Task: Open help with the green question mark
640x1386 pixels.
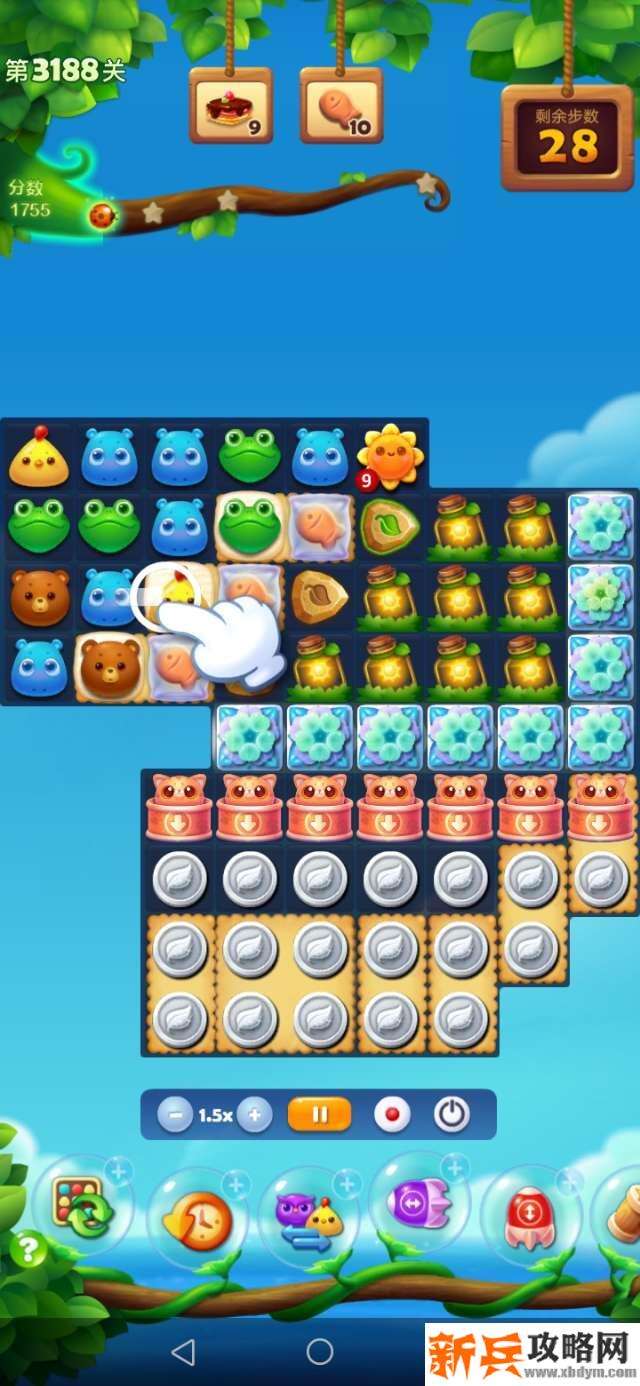Action: [28, 1250]
